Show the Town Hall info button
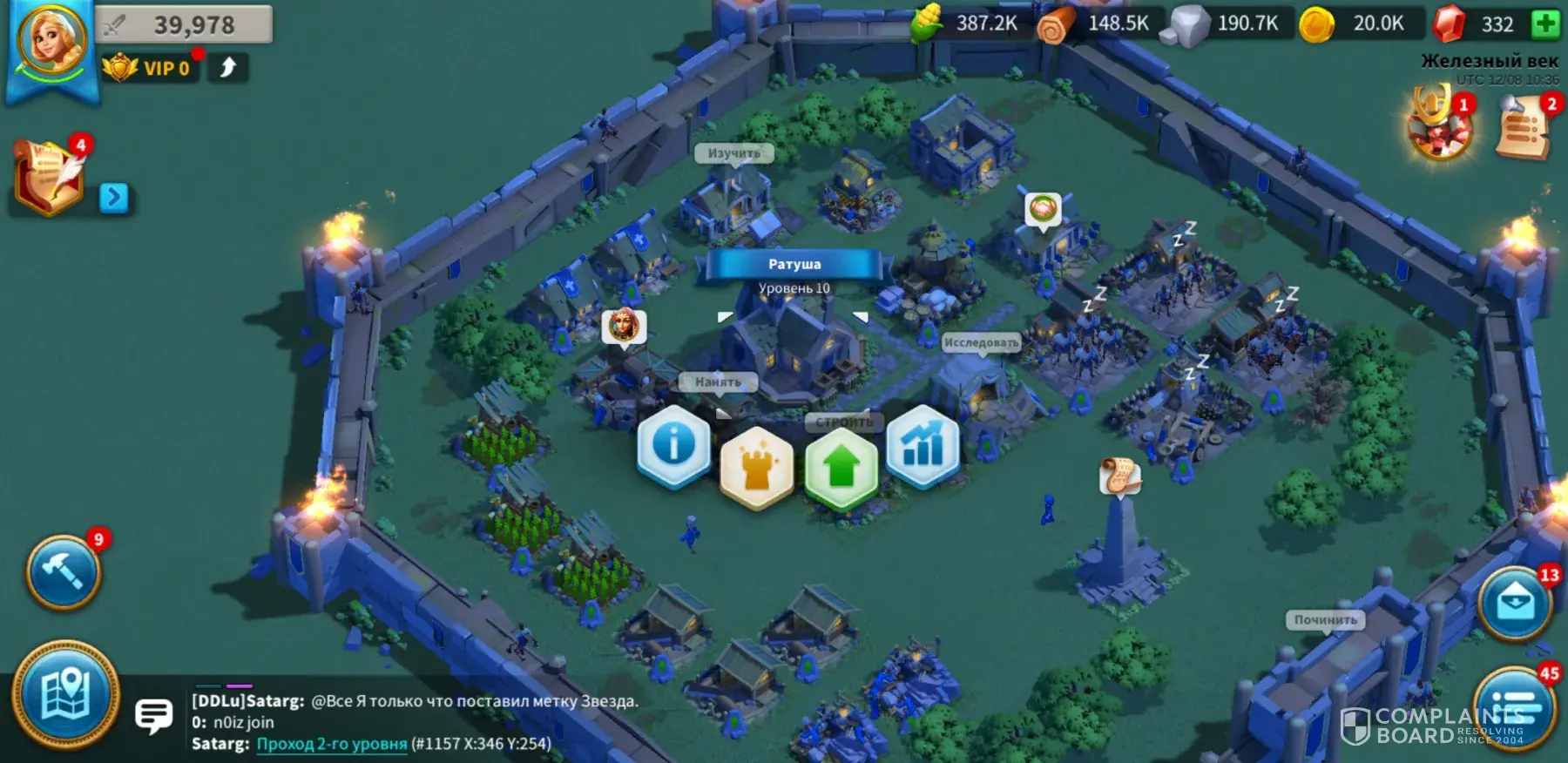This screenshot has height=763, width=1568. click(x=673, y=445)
